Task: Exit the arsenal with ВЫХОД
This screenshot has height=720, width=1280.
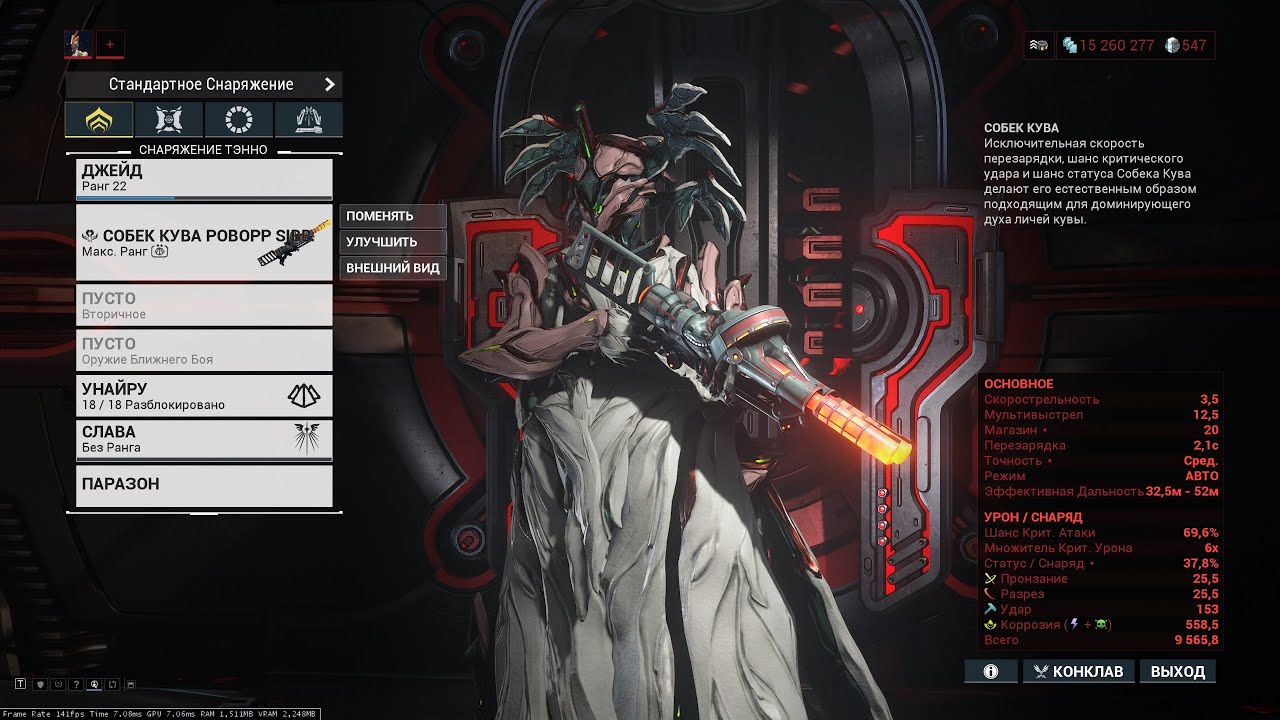Action: coord(1178,671)
